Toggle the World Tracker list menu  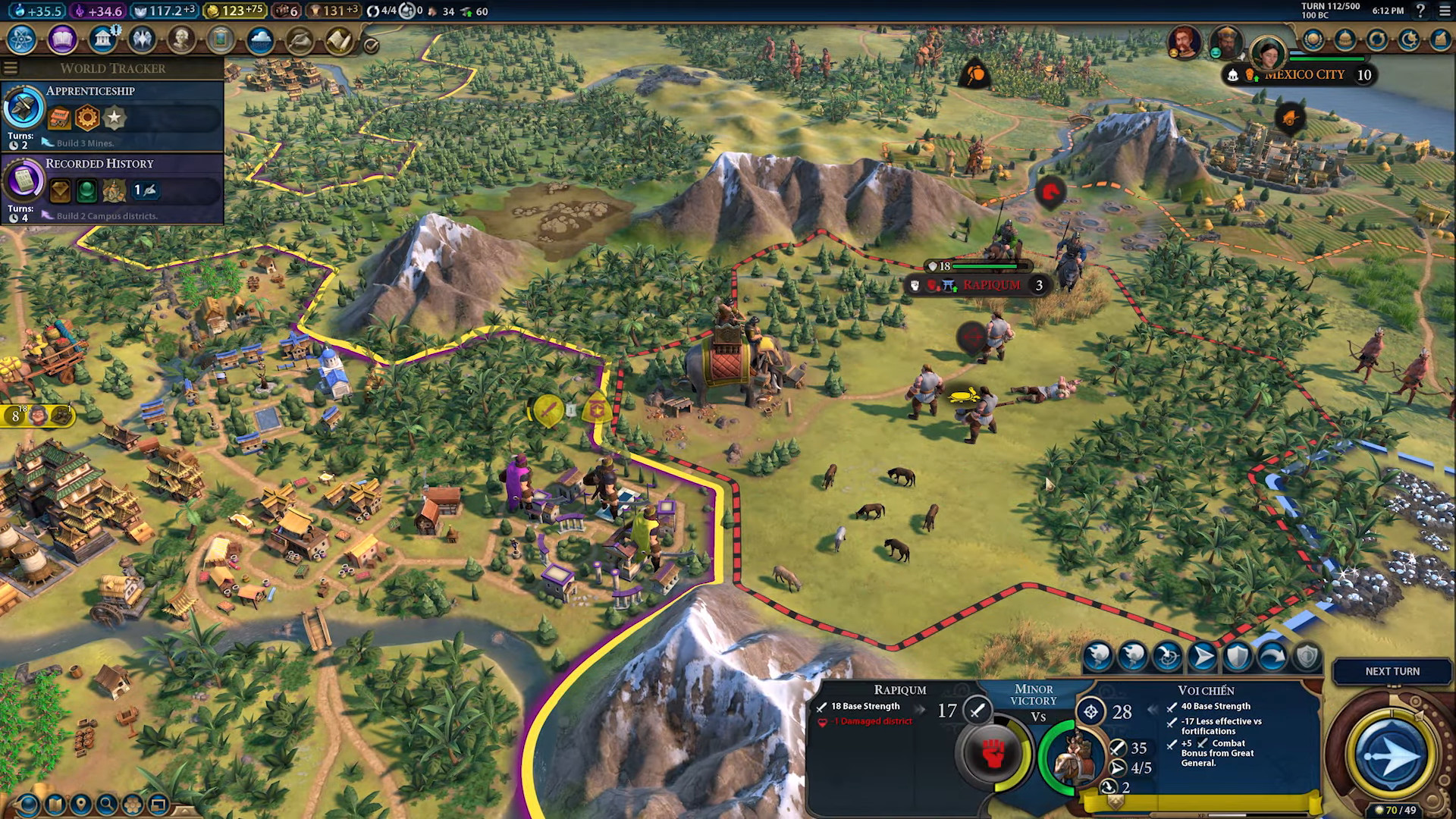[x=11, y=68]
